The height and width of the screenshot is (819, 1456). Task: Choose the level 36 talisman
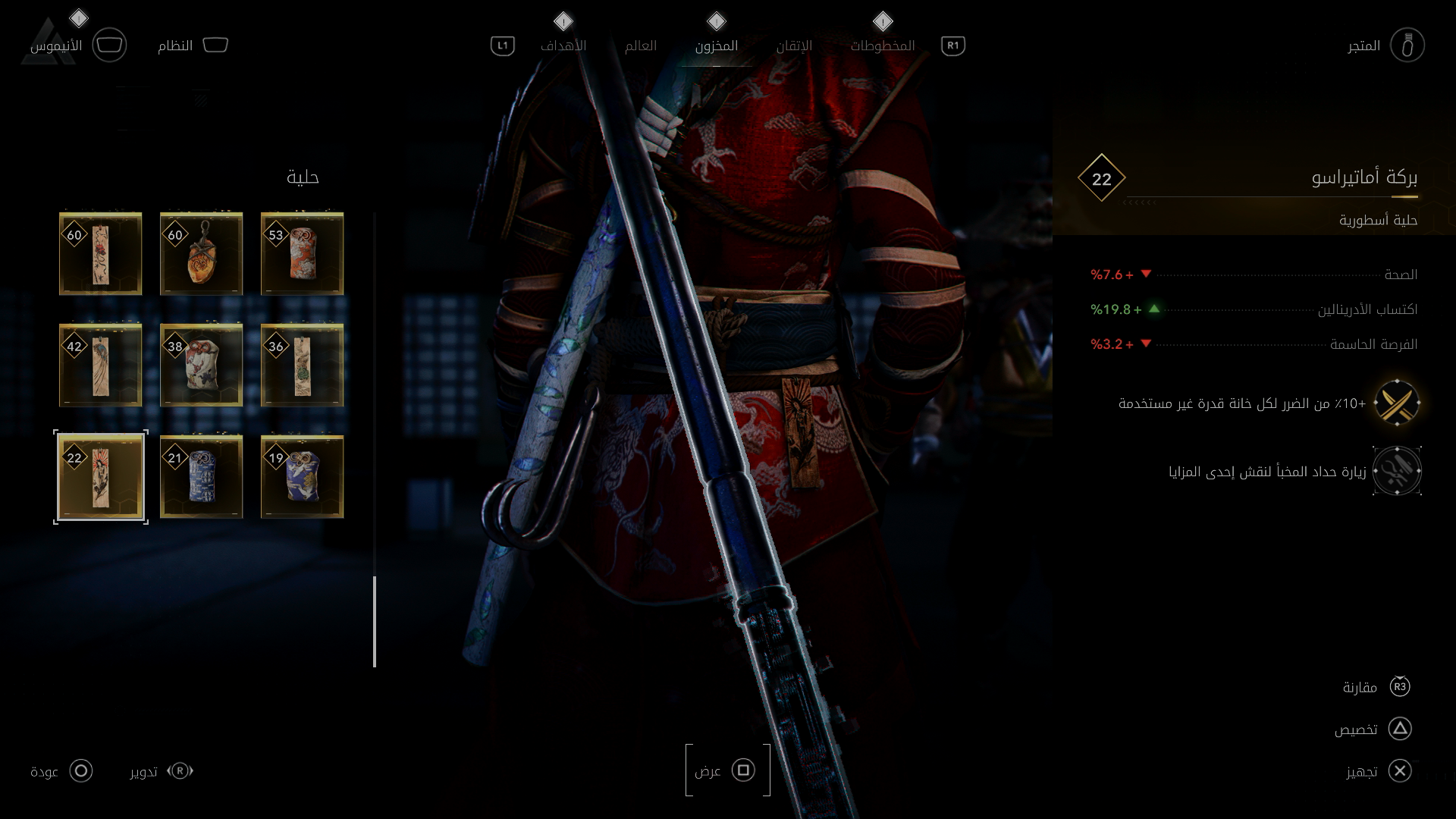[303, 366]
